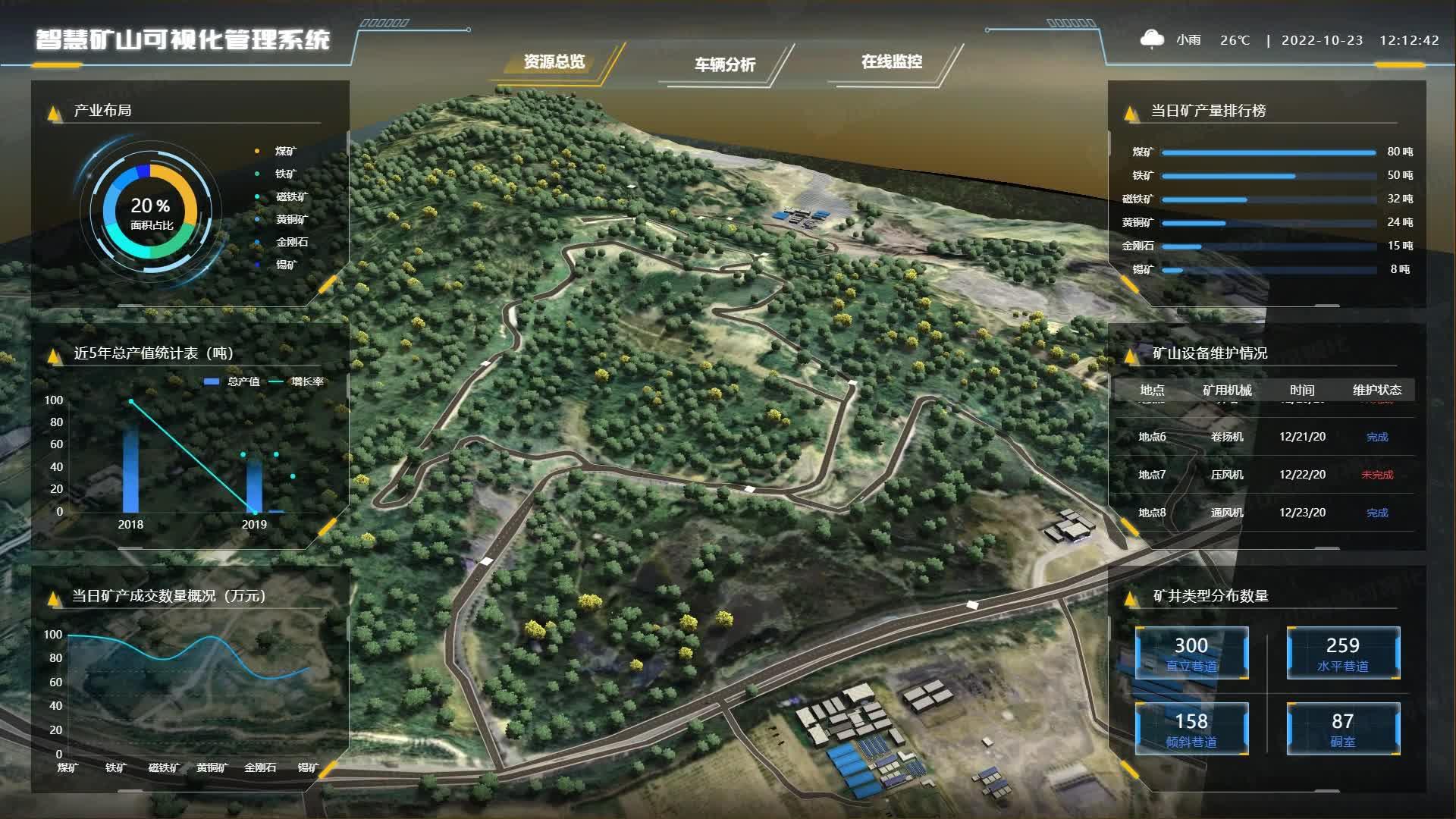The width and height of the screenshot is (1456, 819).
Task: Select the 300 直立巷道 tile
Action: [x=1191, y=653]
